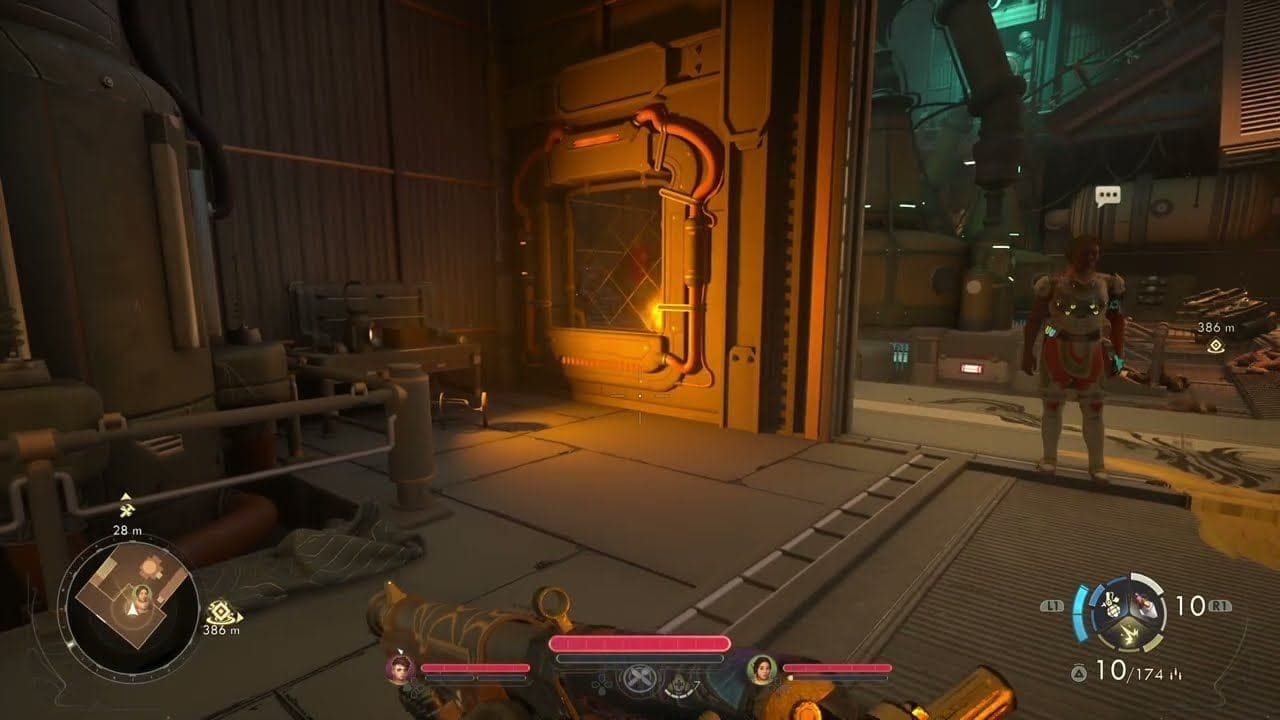Viewport: 1280px width, 720px height.
Task: Select the right companion portrait
Action: 759,671
